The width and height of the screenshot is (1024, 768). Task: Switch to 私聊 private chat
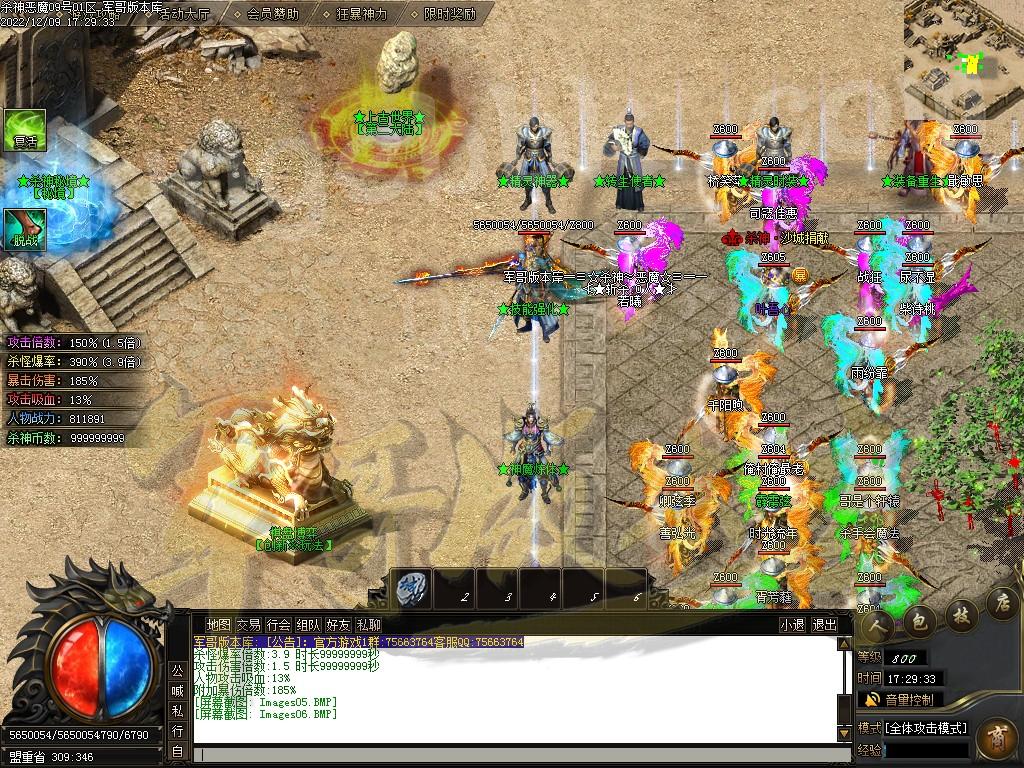click(x=368, y=625)
